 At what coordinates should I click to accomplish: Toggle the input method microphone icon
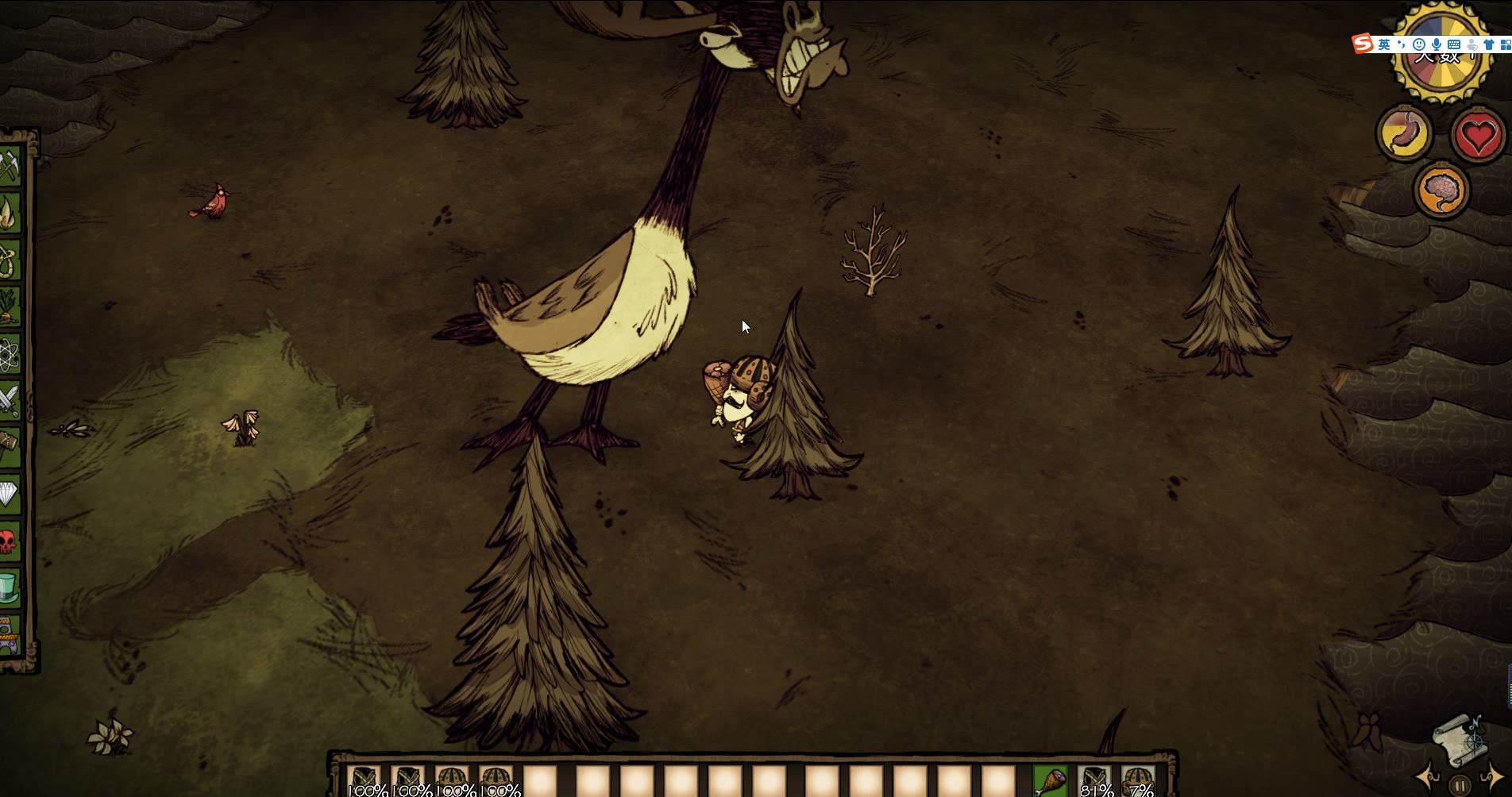[1437, 44]
